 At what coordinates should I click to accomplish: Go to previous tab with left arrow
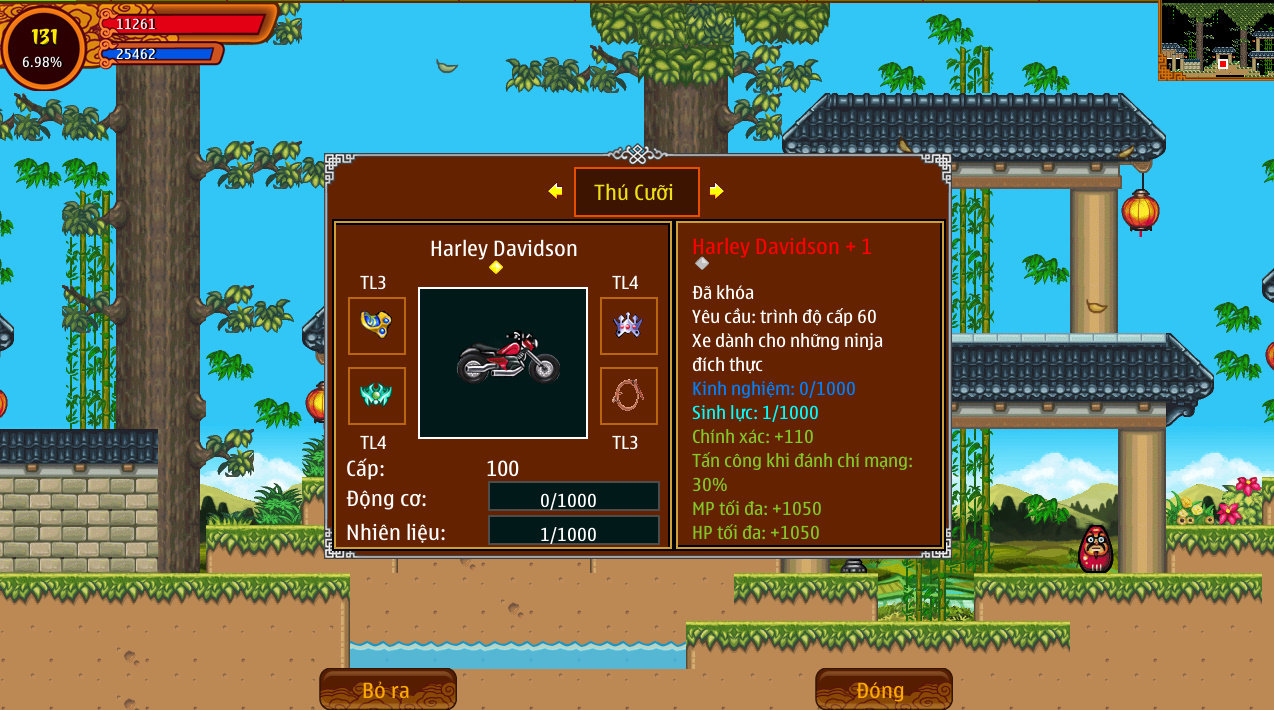coord(555,191)
